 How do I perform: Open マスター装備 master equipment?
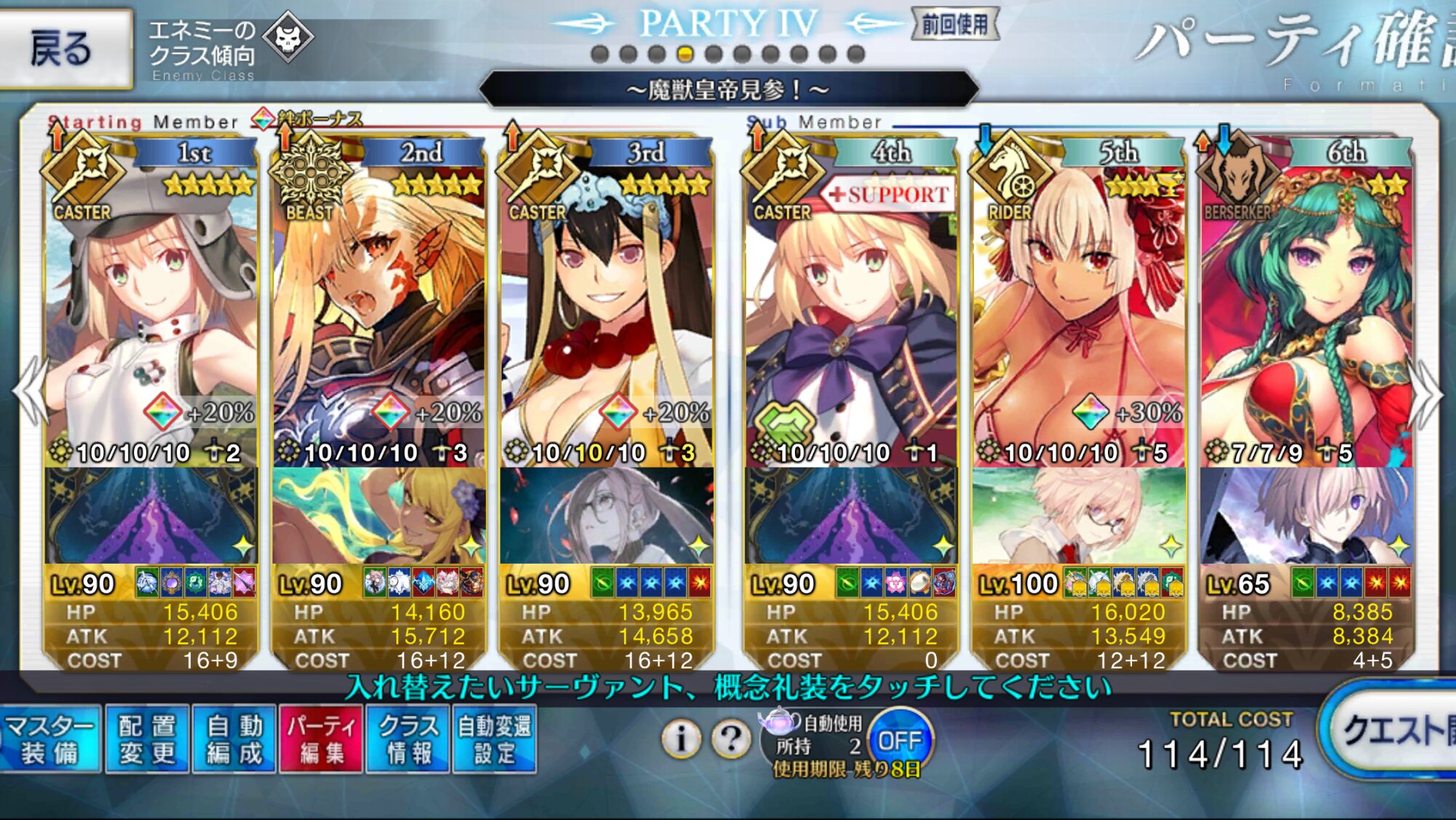pyautogui.click(x=50, y=738)
